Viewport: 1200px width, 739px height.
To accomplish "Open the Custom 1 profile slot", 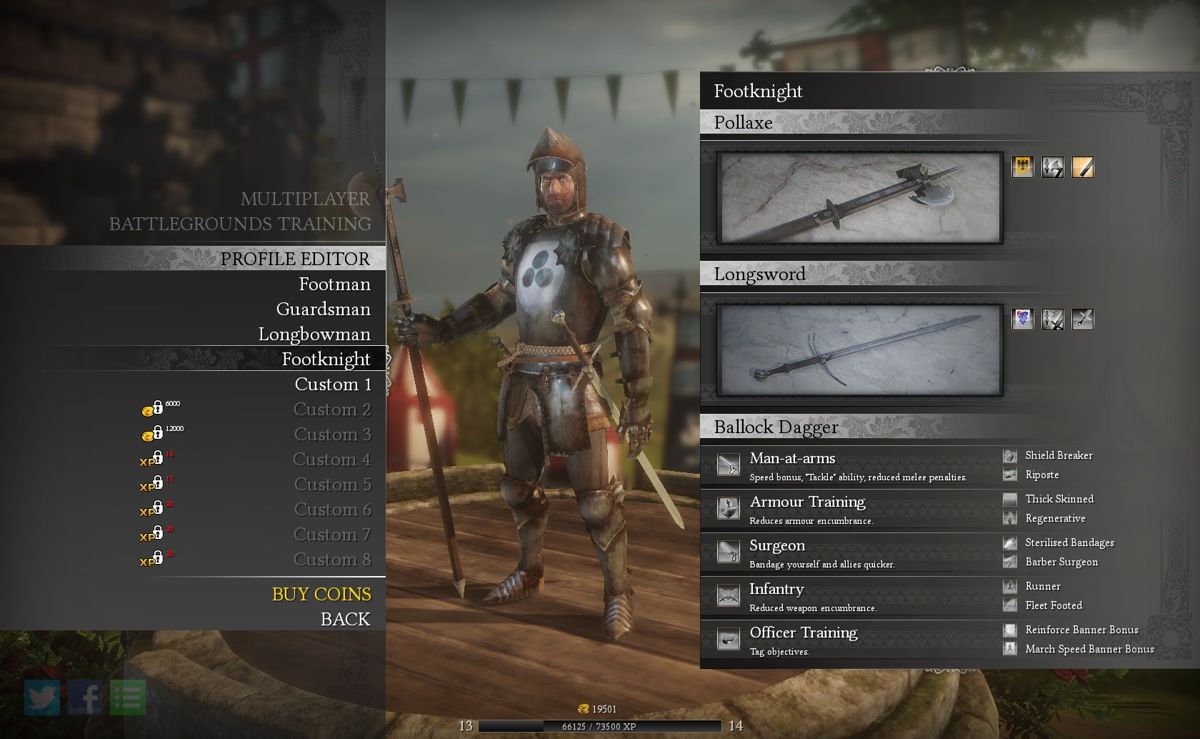I will 333,385.
